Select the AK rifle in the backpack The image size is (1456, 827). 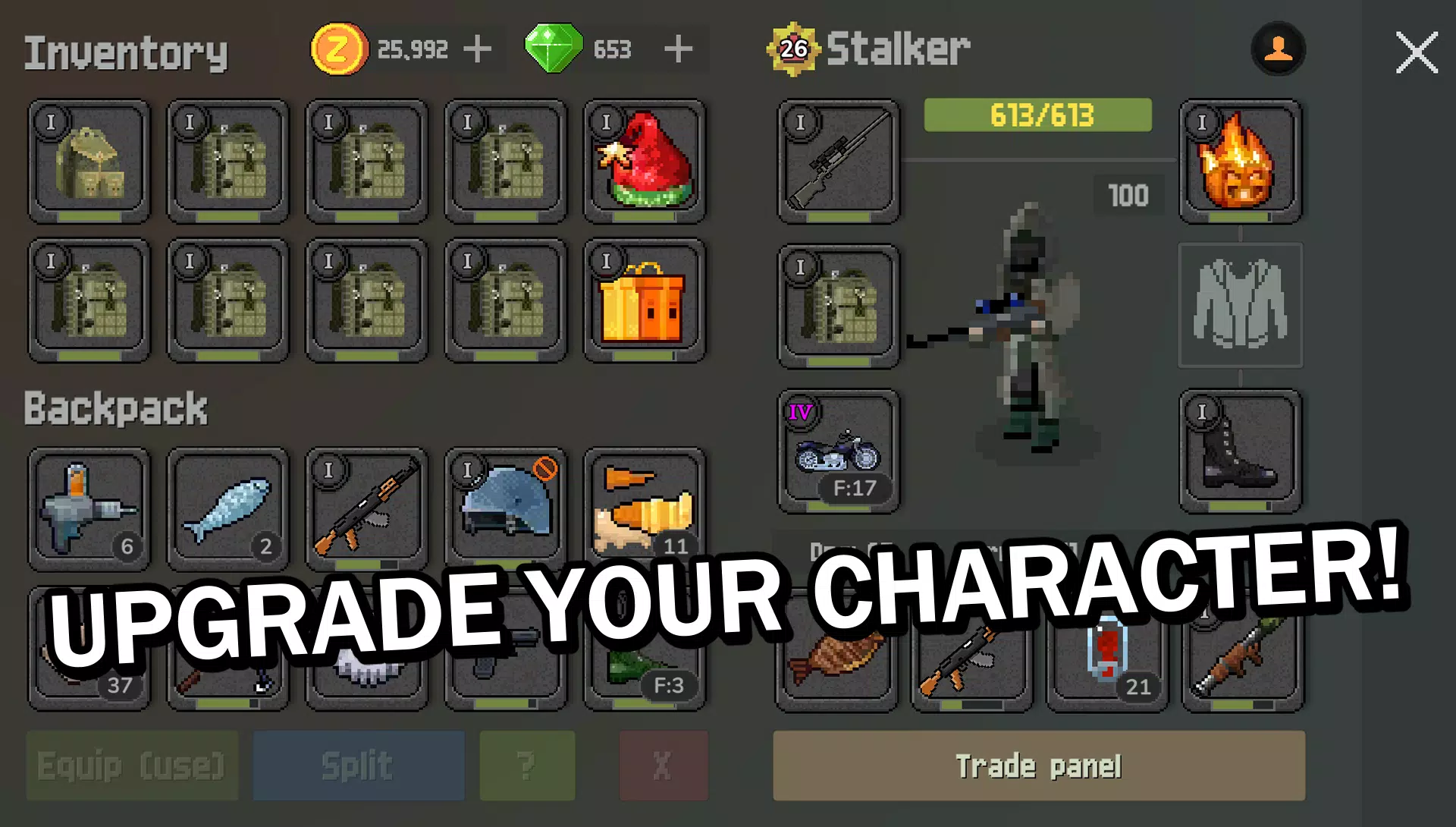(x=367, y=508)
